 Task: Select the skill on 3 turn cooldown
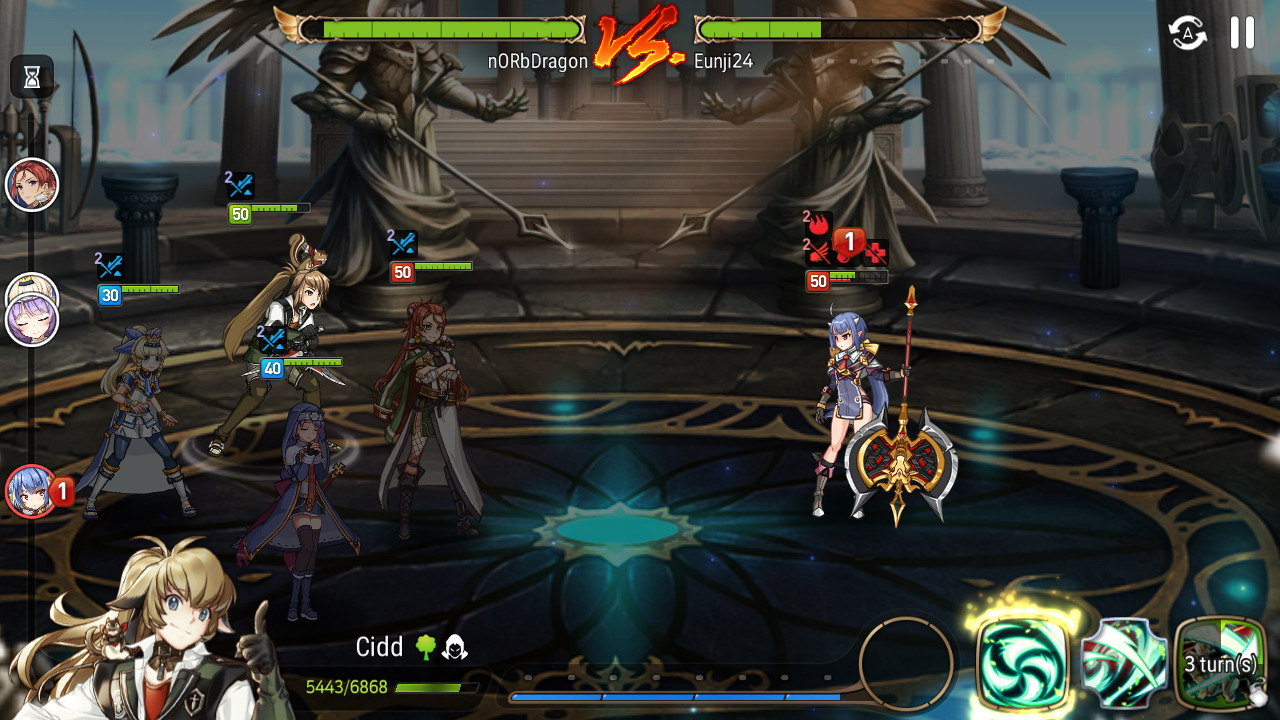(x=1220, y=662)
